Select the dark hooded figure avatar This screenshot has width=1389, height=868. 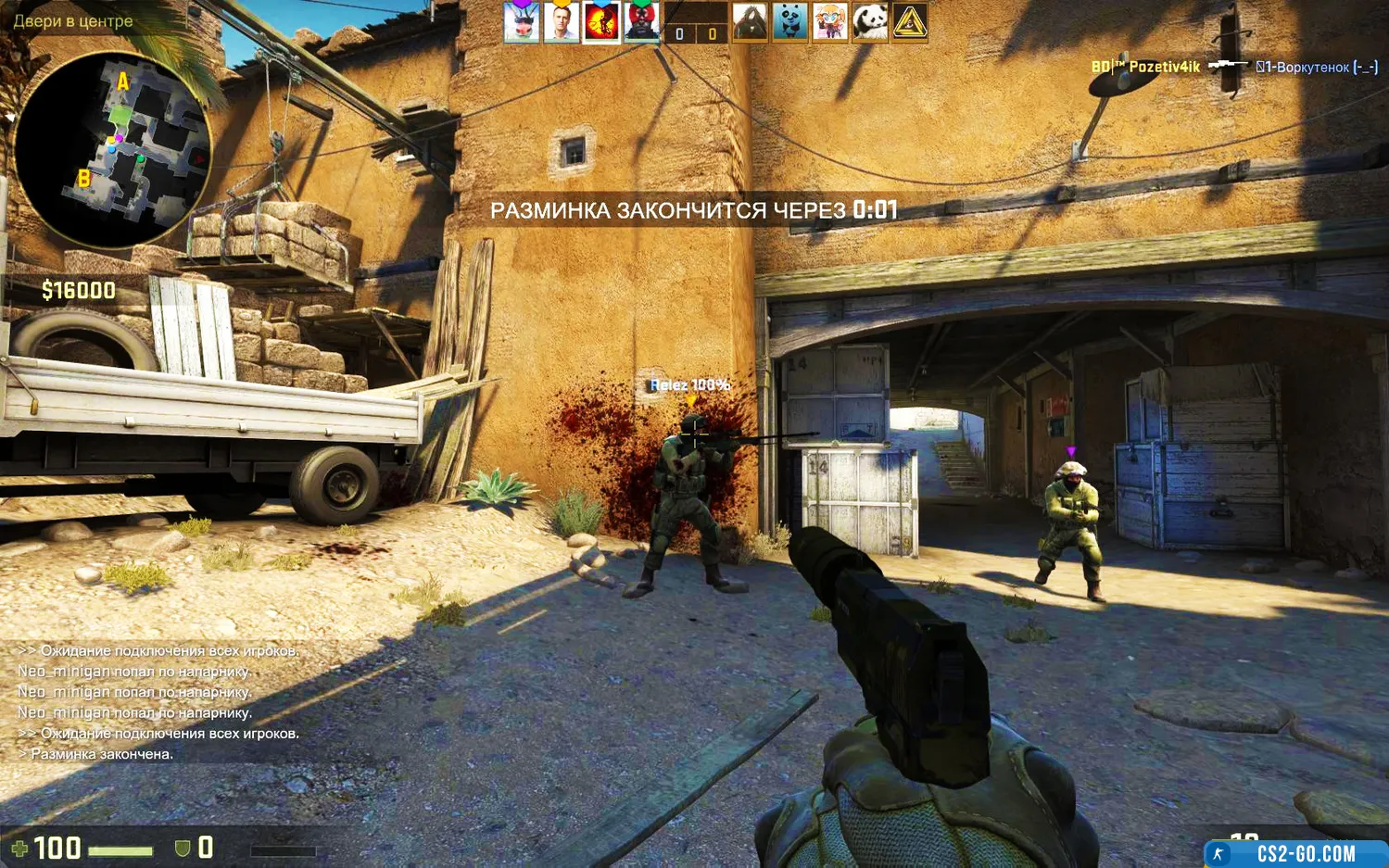(x=751, y=22)
